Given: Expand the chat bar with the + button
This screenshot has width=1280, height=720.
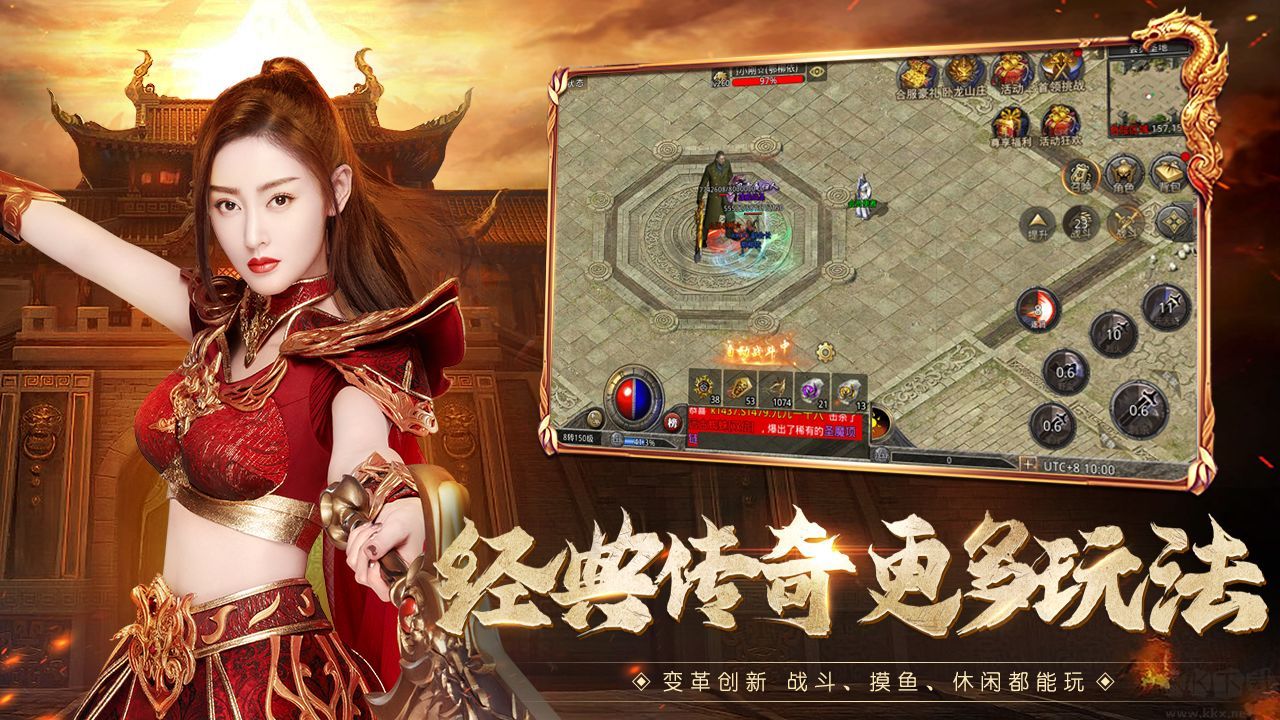Looking at the screenshot, I should pyautogui.click(x=1028, y=462).
